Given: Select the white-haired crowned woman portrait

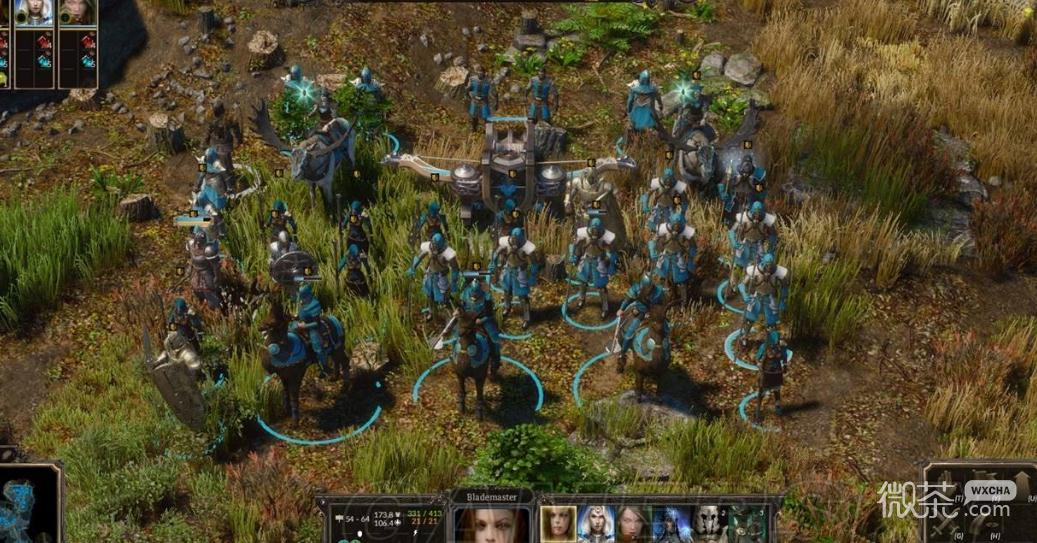Looking at the screenshot, I should [x=596, y=523].
